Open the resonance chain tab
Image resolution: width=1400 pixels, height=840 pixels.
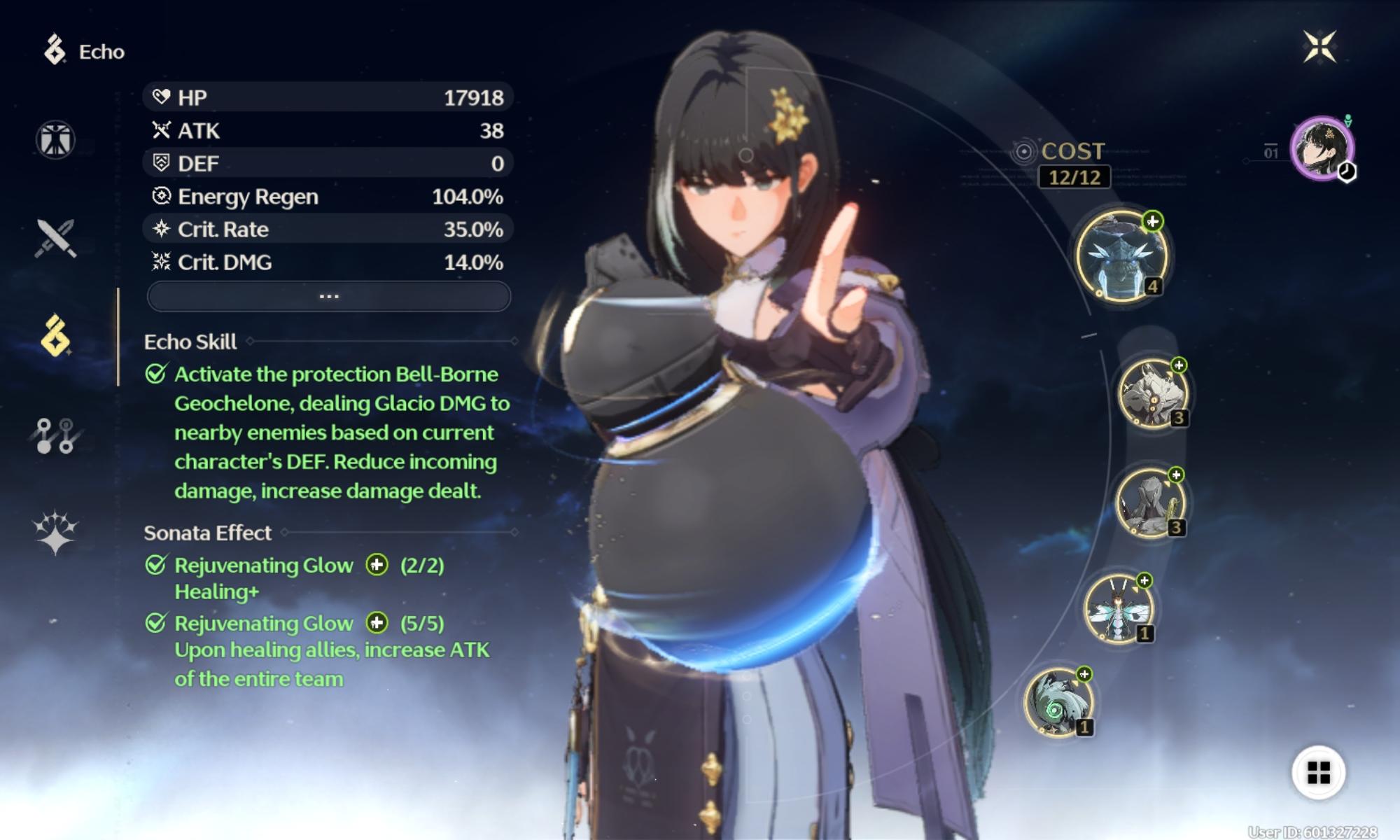(x=55, y=532)
